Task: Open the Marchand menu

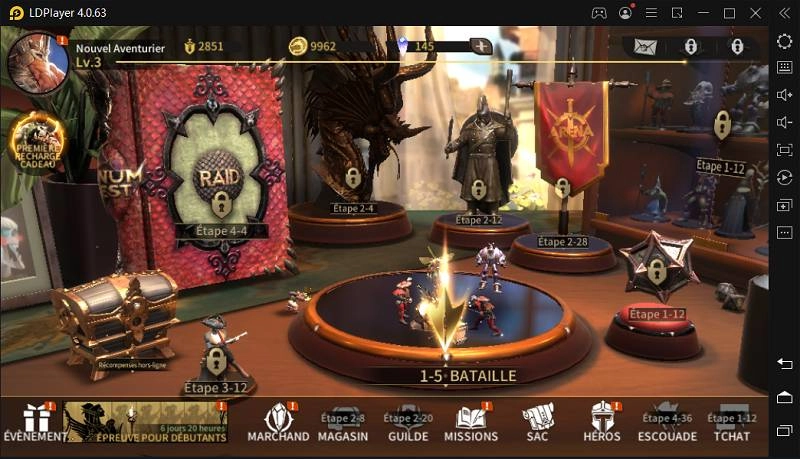Action: click(278, 421)
